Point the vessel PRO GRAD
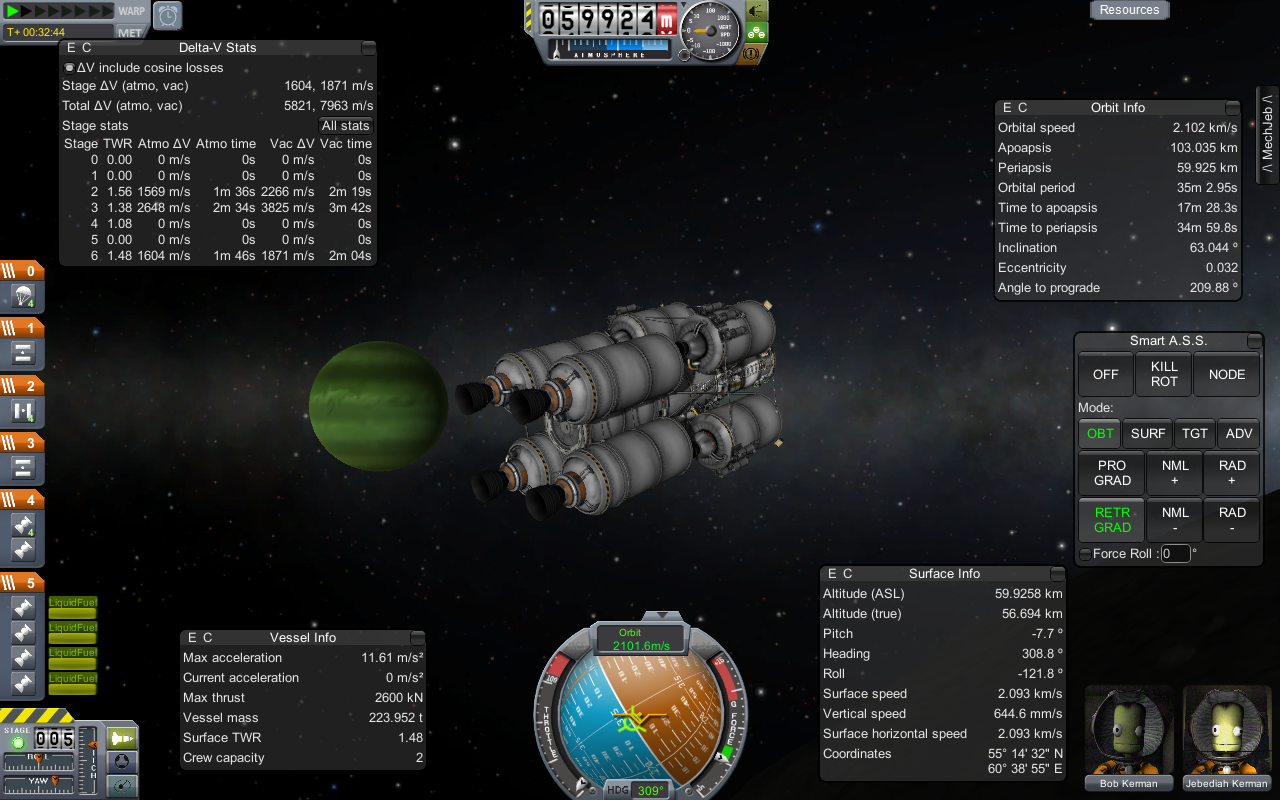Screen dimensions: 1280x800 pos(1112,473)
